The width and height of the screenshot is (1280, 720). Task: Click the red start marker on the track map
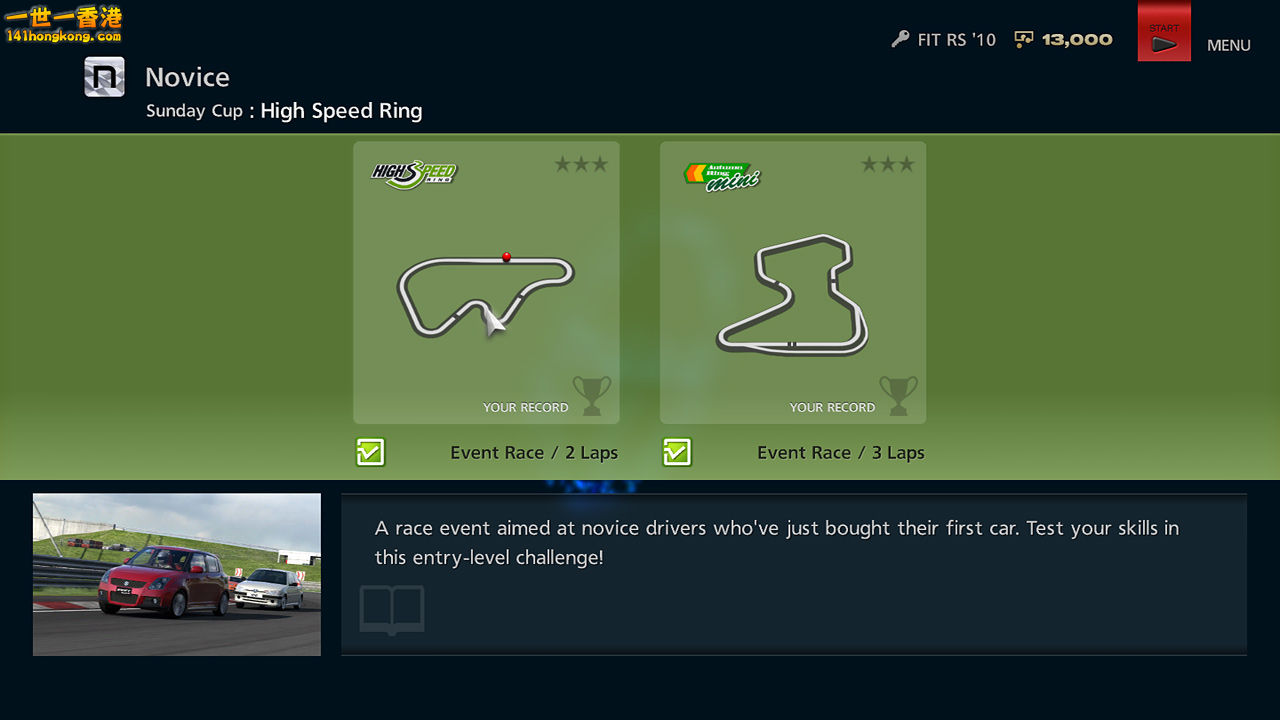[506, 257]
